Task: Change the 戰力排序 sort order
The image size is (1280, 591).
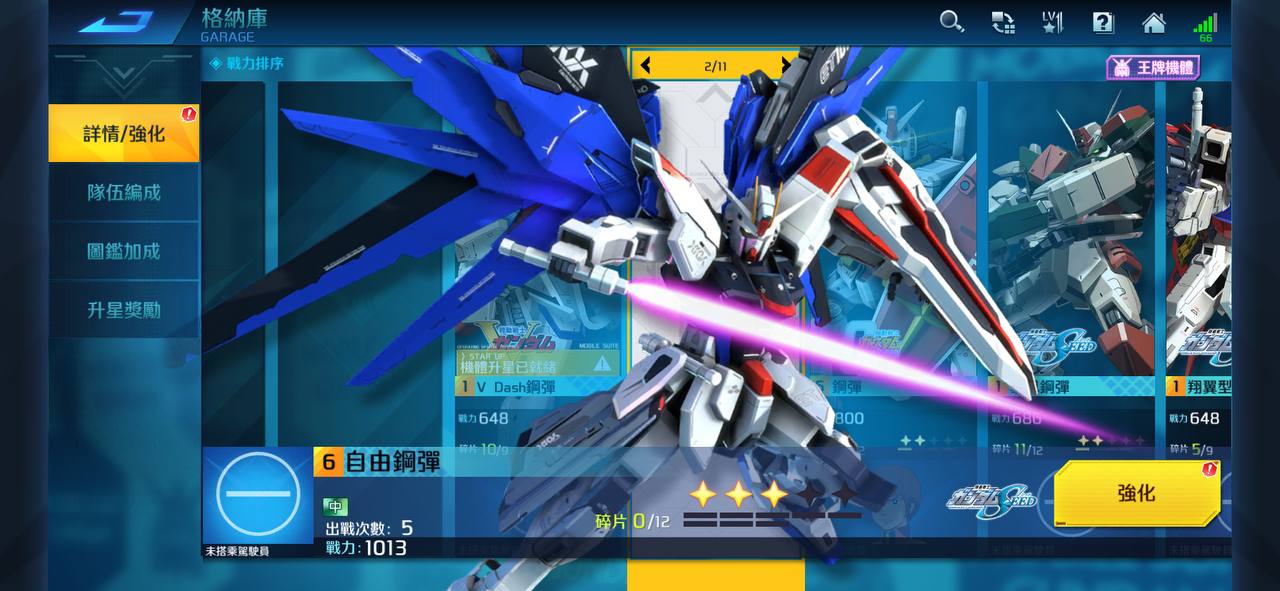Action: pos(247,64)
